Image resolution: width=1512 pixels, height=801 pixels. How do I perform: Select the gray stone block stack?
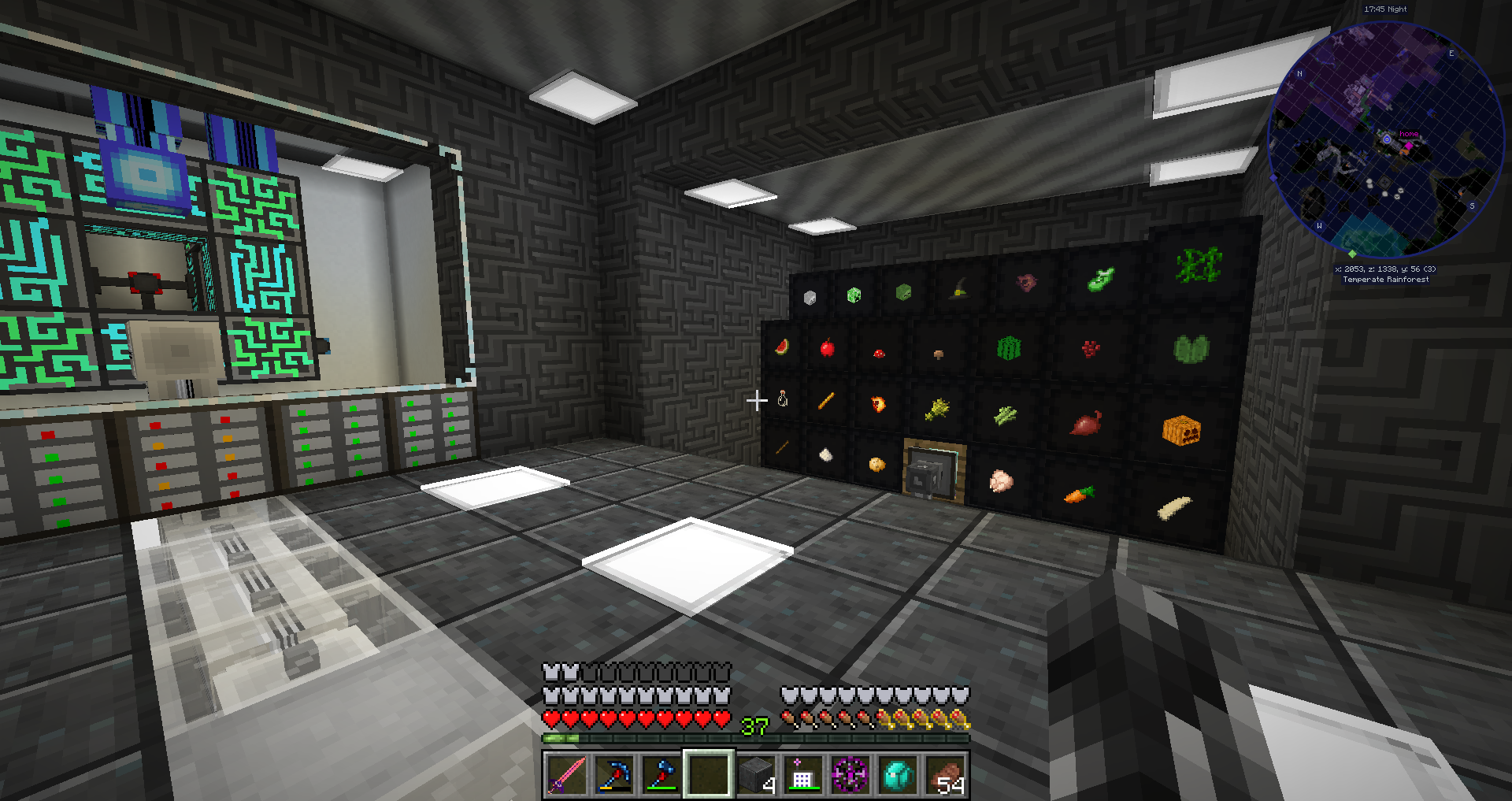pyautogui.click(x=755, y=774)
